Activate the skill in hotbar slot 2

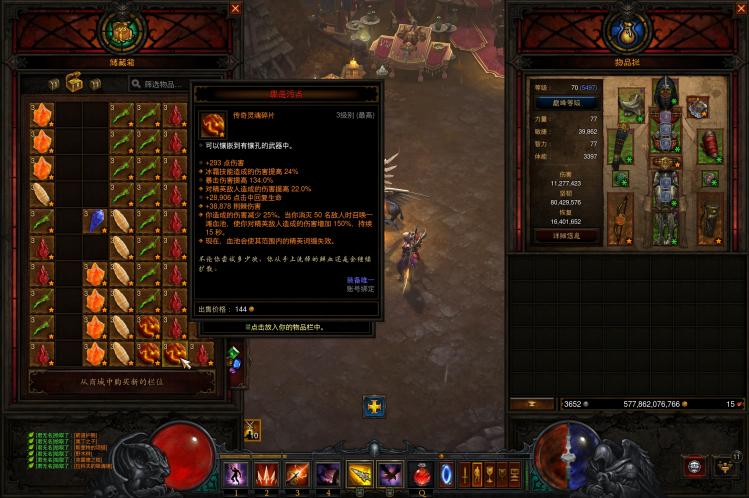pyautogui.click(x=267, y=473)
